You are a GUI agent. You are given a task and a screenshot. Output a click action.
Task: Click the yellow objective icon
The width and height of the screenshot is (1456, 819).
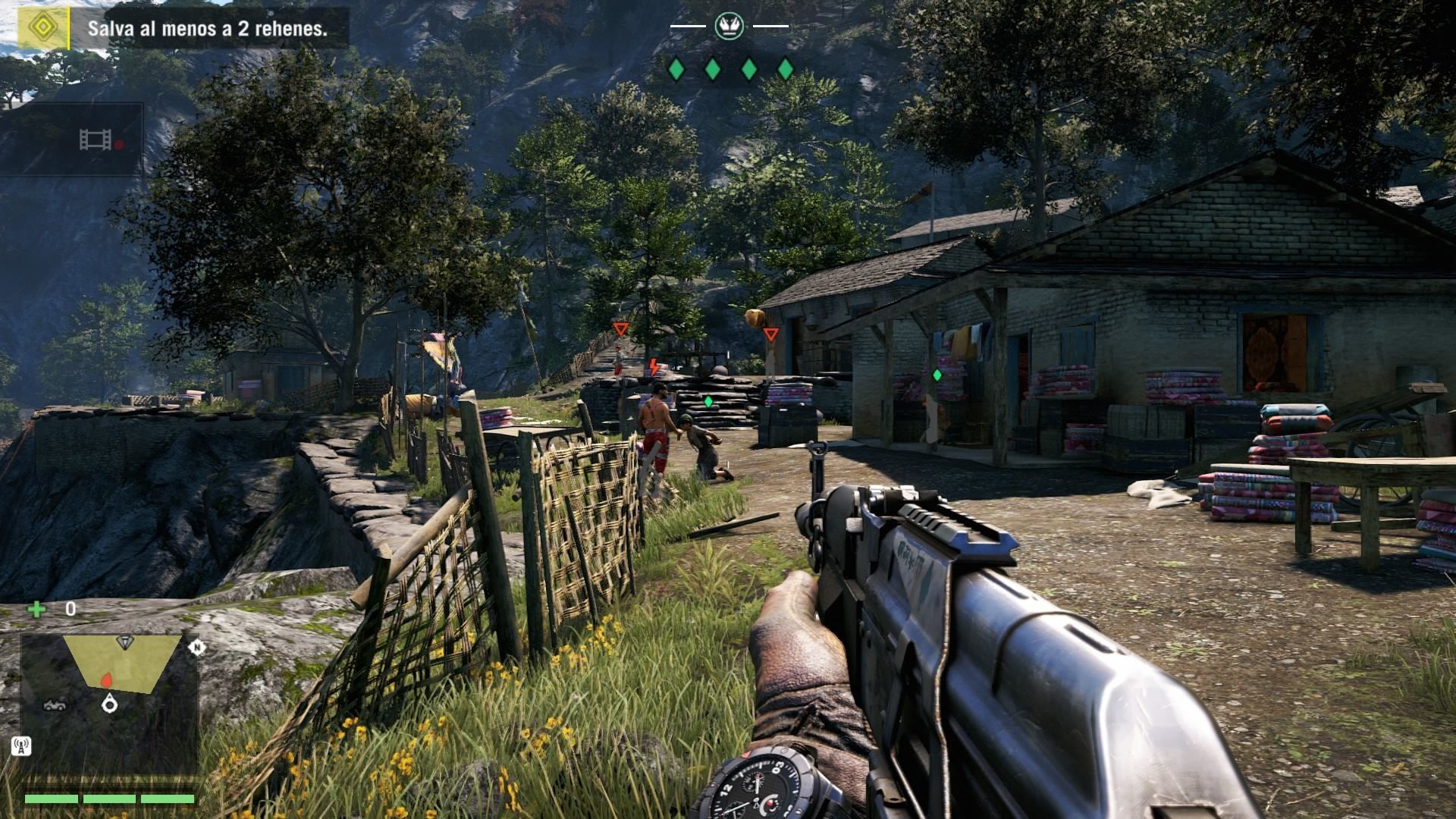pos(42,28)
